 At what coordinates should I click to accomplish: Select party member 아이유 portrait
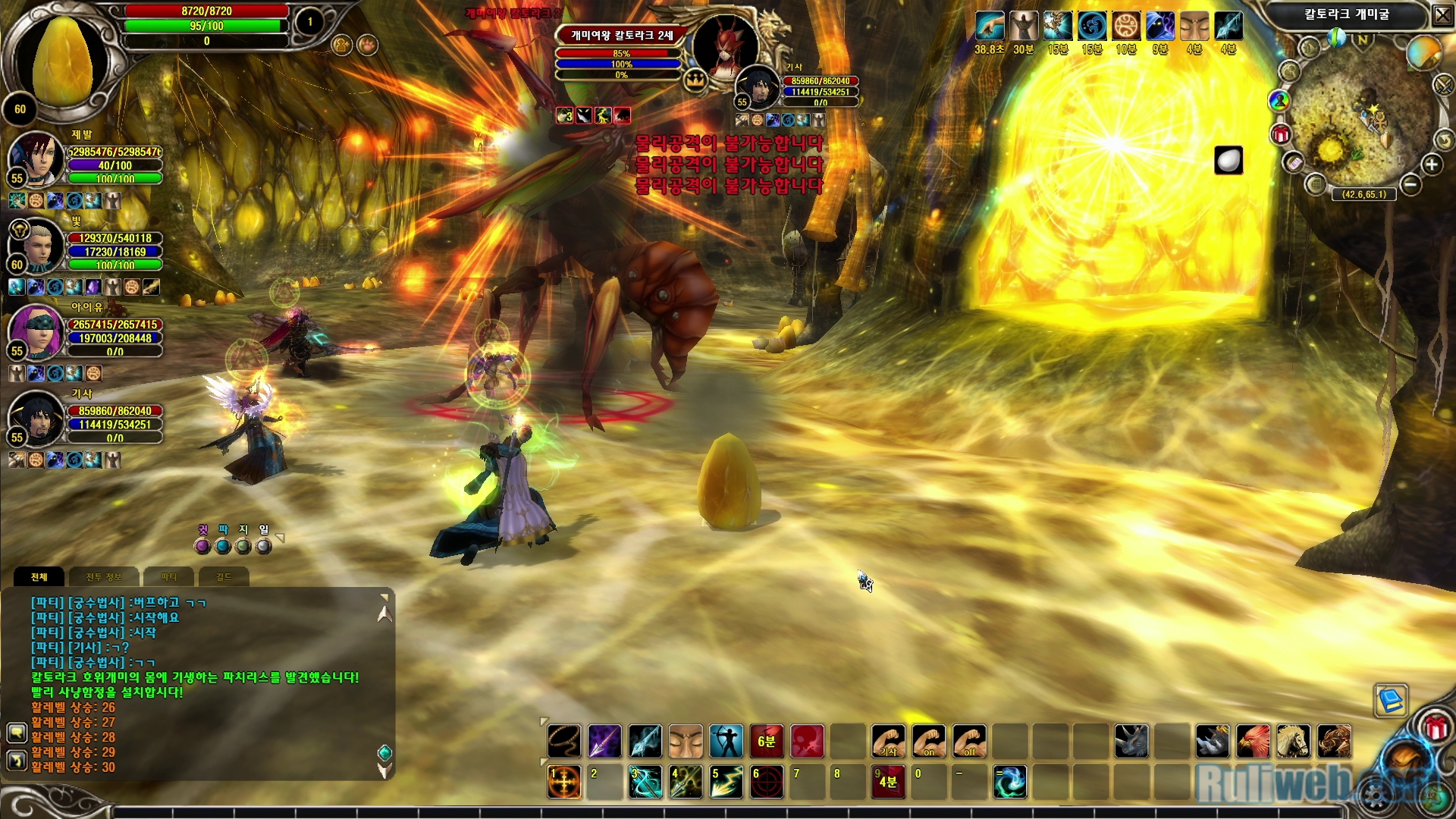pos(36,333)
